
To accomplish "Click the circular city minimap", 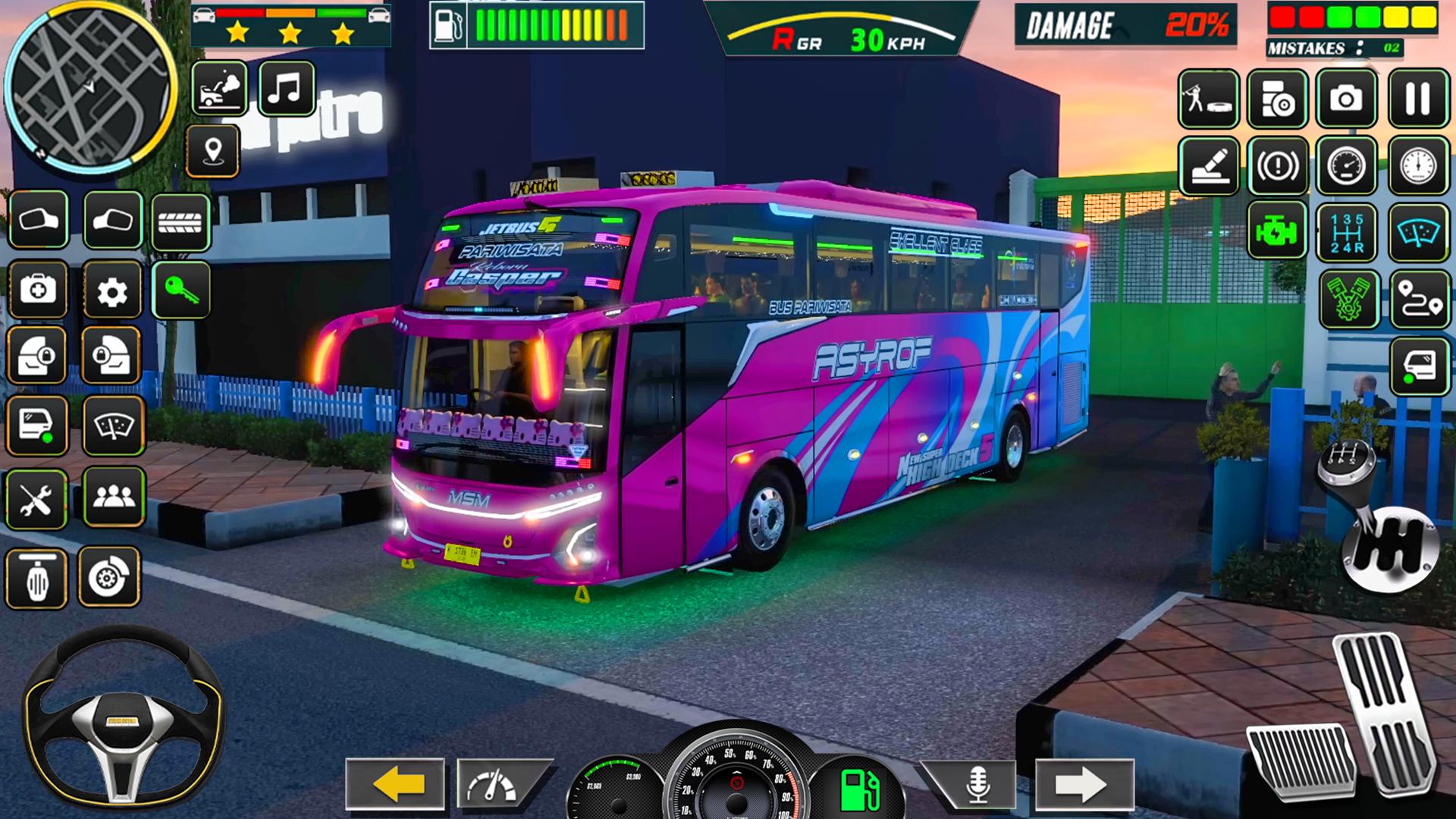I will coord(90,87).
